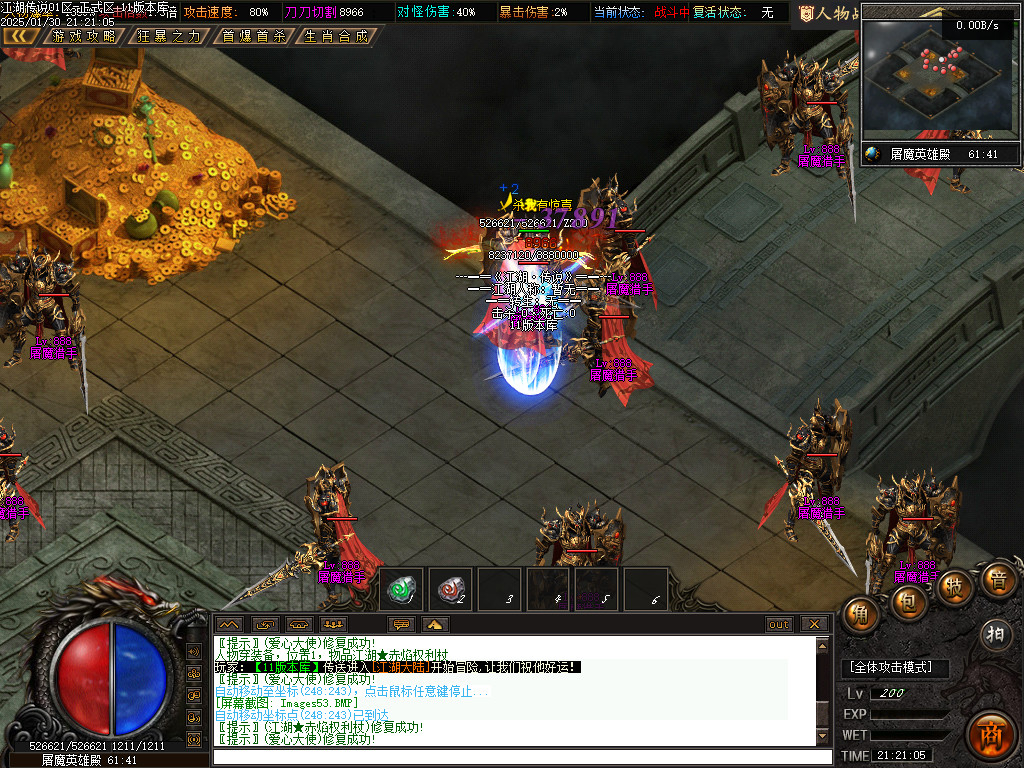The width and height of the screenshot is (1024, 768).
Task: Toggle sound with the 音 button
Action: (x=997, y=580)
